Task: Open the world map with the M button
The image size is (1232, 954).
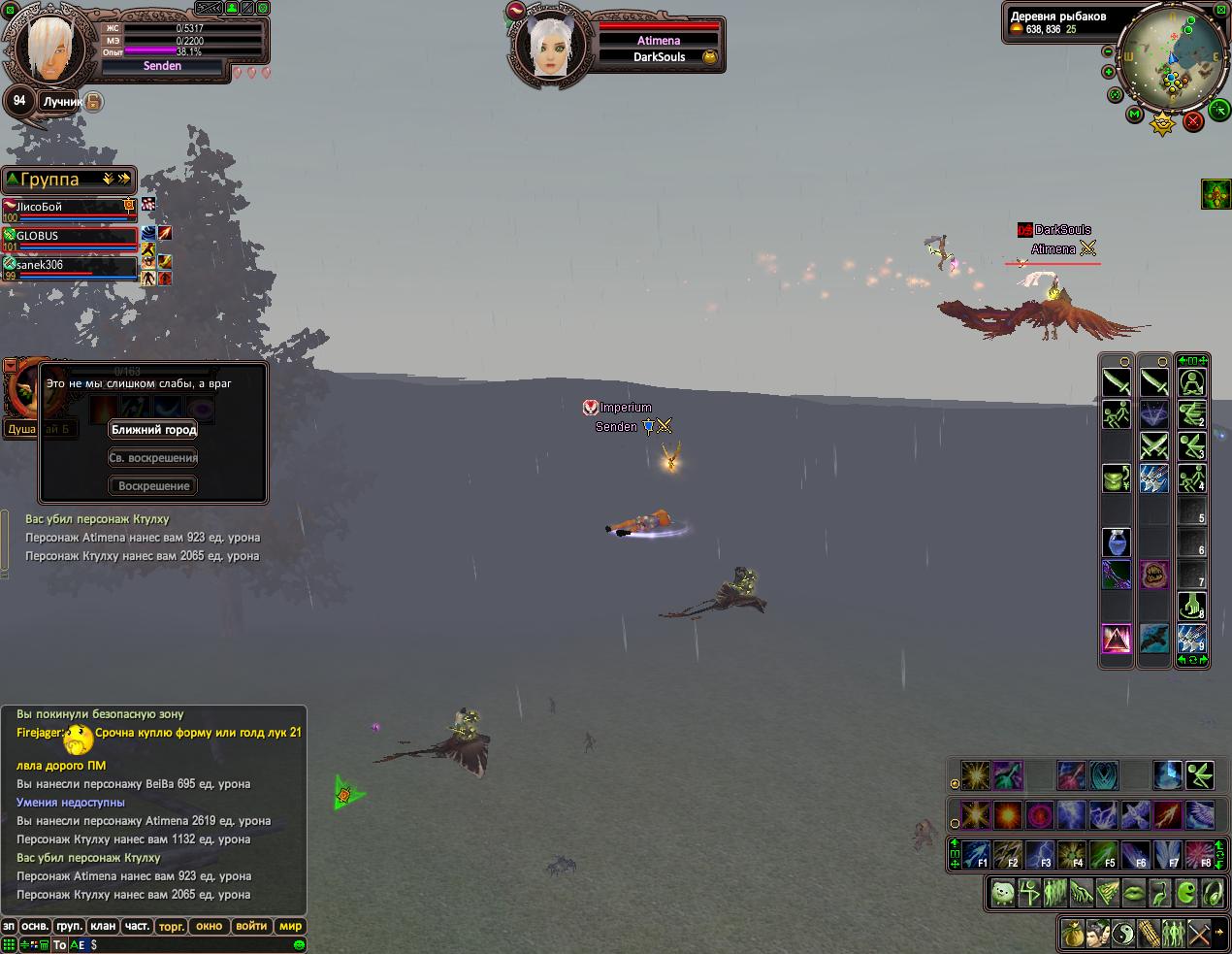Action: [1134, 115]
